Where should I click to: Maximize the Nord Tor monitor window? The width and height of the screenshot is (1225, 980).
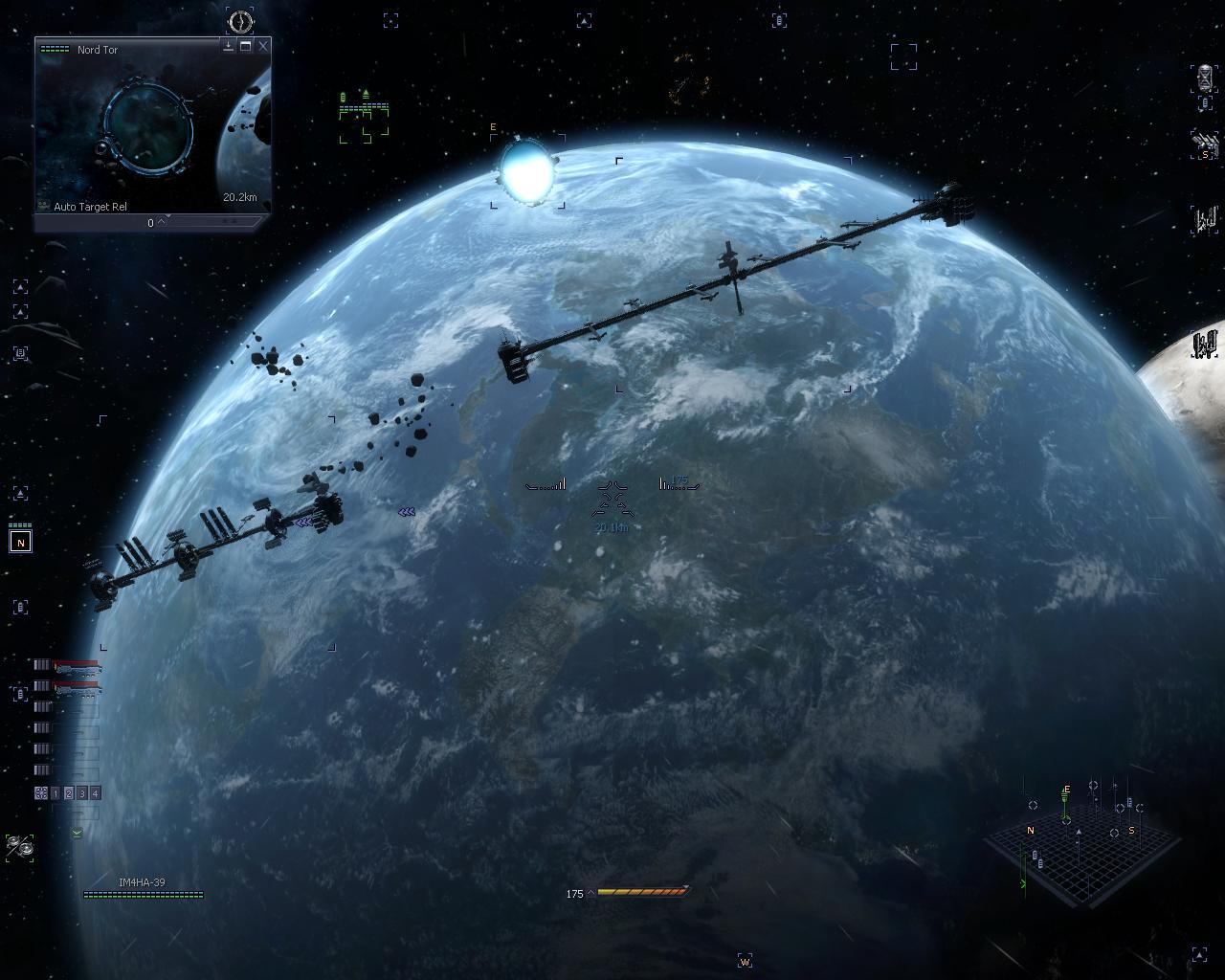point(246,46)
